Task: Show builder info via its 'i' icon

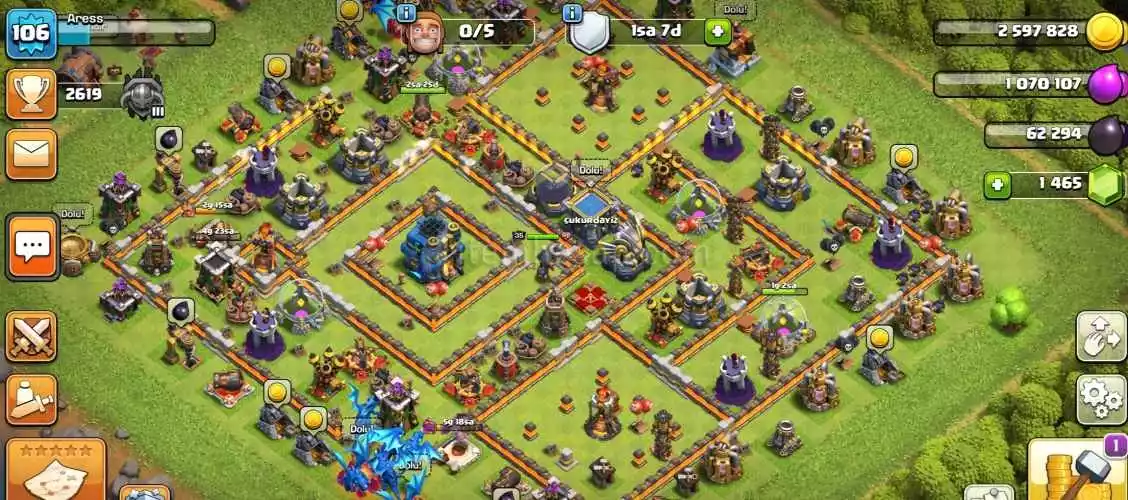Action: pyautogui.click(x=407, y=13)
